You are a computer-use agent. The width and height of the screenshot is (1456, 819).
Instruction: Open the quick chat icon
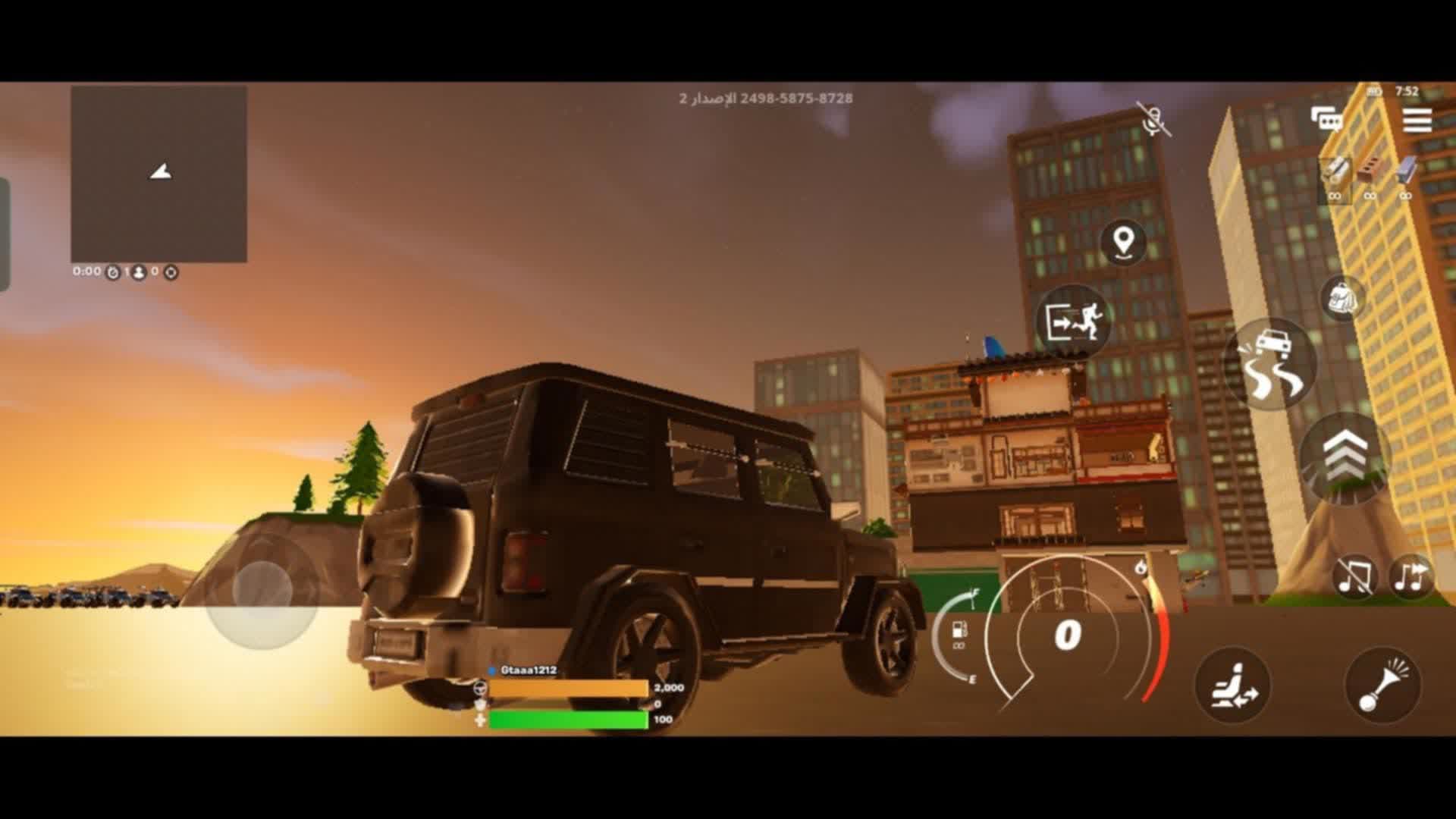tap(1327, 118)
